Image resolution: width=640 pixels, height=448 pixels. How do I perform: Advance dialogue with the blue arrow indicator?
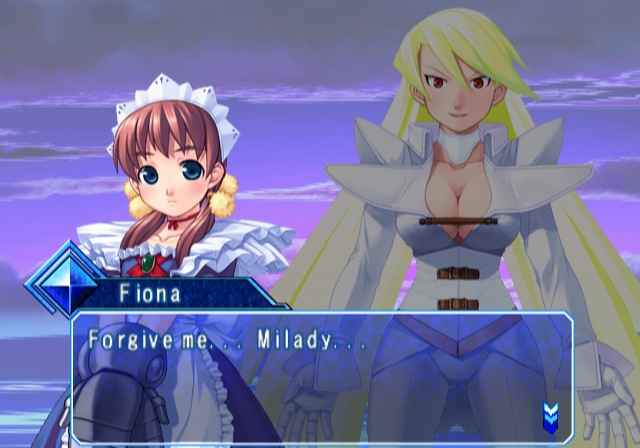550,413
